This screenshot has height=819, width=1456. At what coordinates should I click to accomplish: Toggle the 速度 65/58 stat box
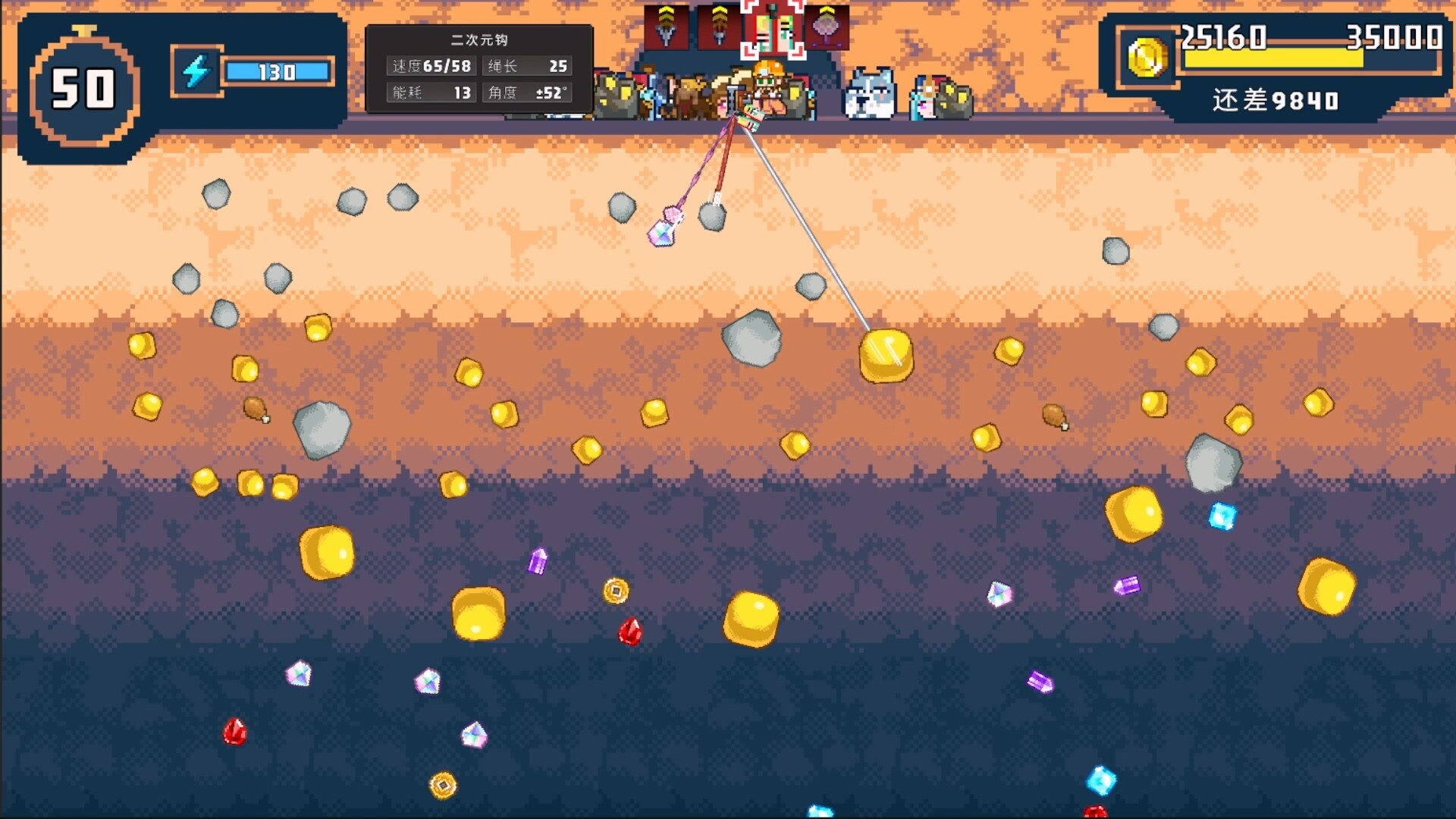(x=431, y=67)
